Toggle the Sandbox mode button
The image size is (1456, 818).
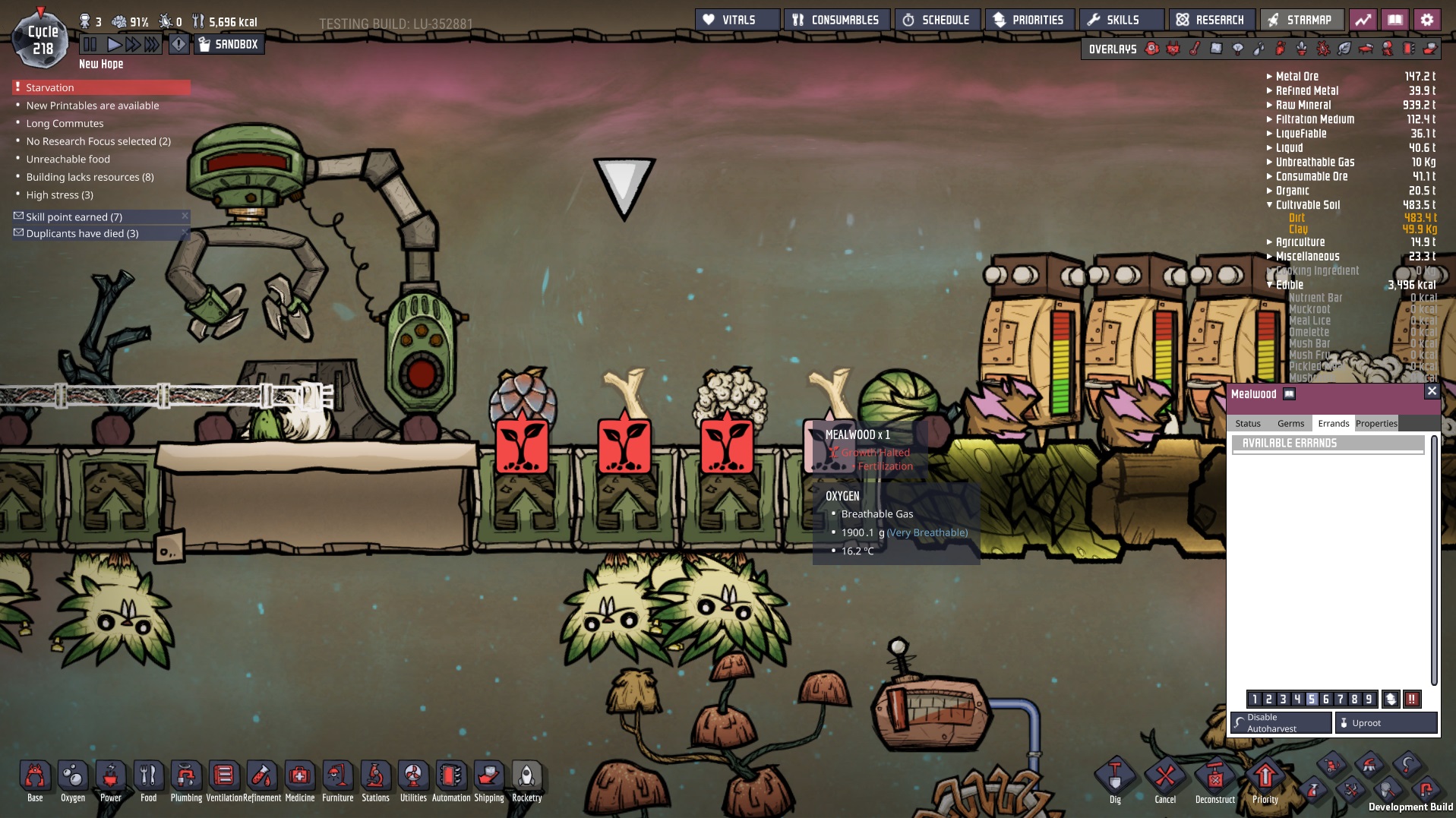click(x=229, y=44)
